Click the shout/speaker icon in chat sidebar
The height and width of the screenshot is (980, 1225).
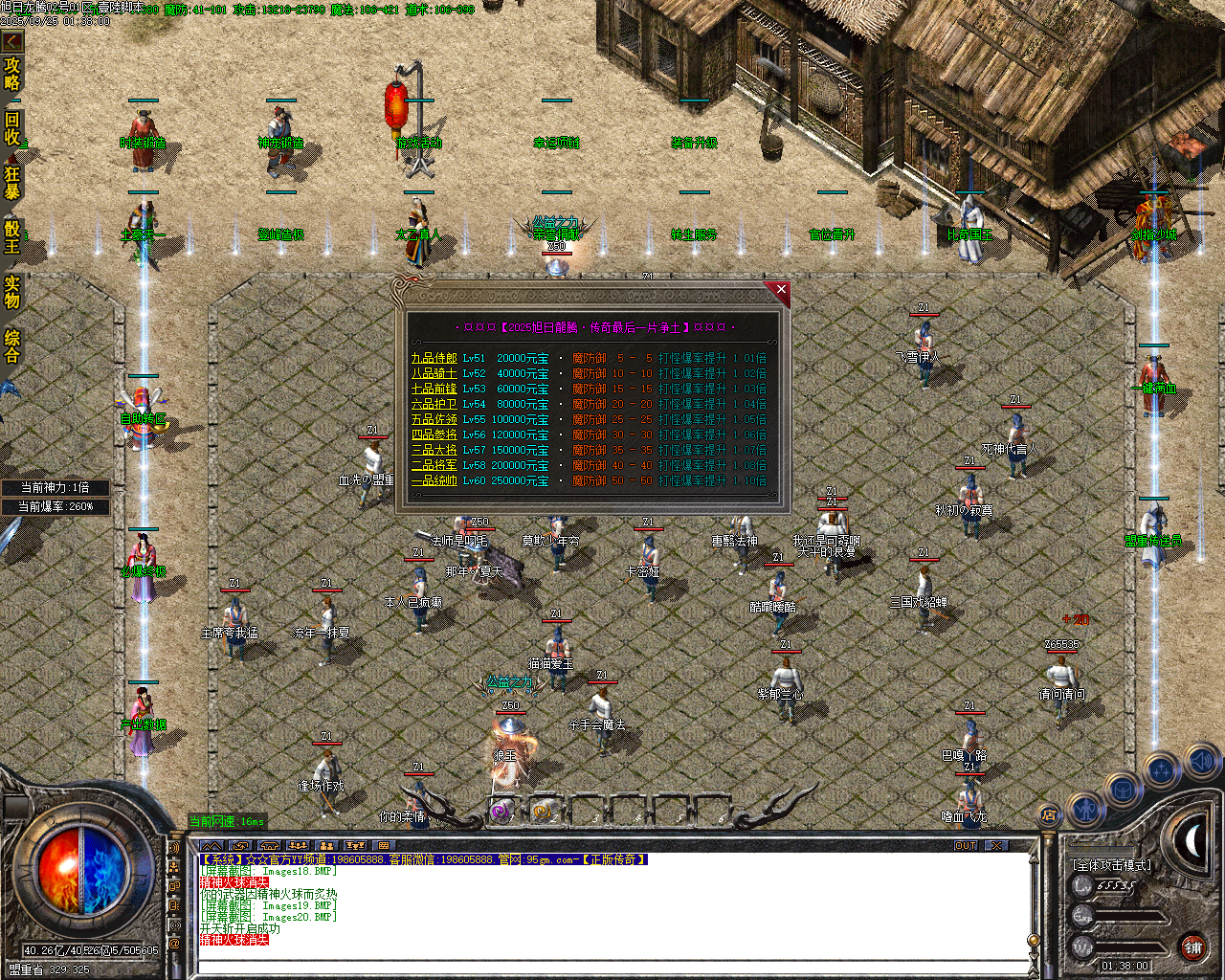175,847
